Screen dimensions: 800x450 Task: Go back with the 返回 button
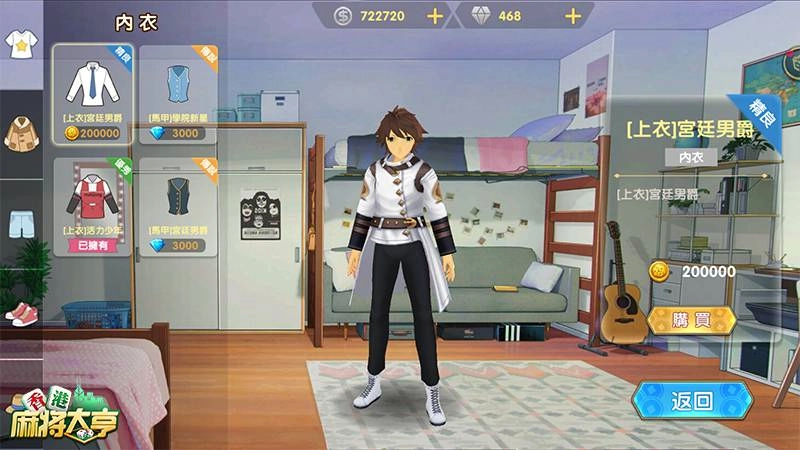click(x=692, y=402)
